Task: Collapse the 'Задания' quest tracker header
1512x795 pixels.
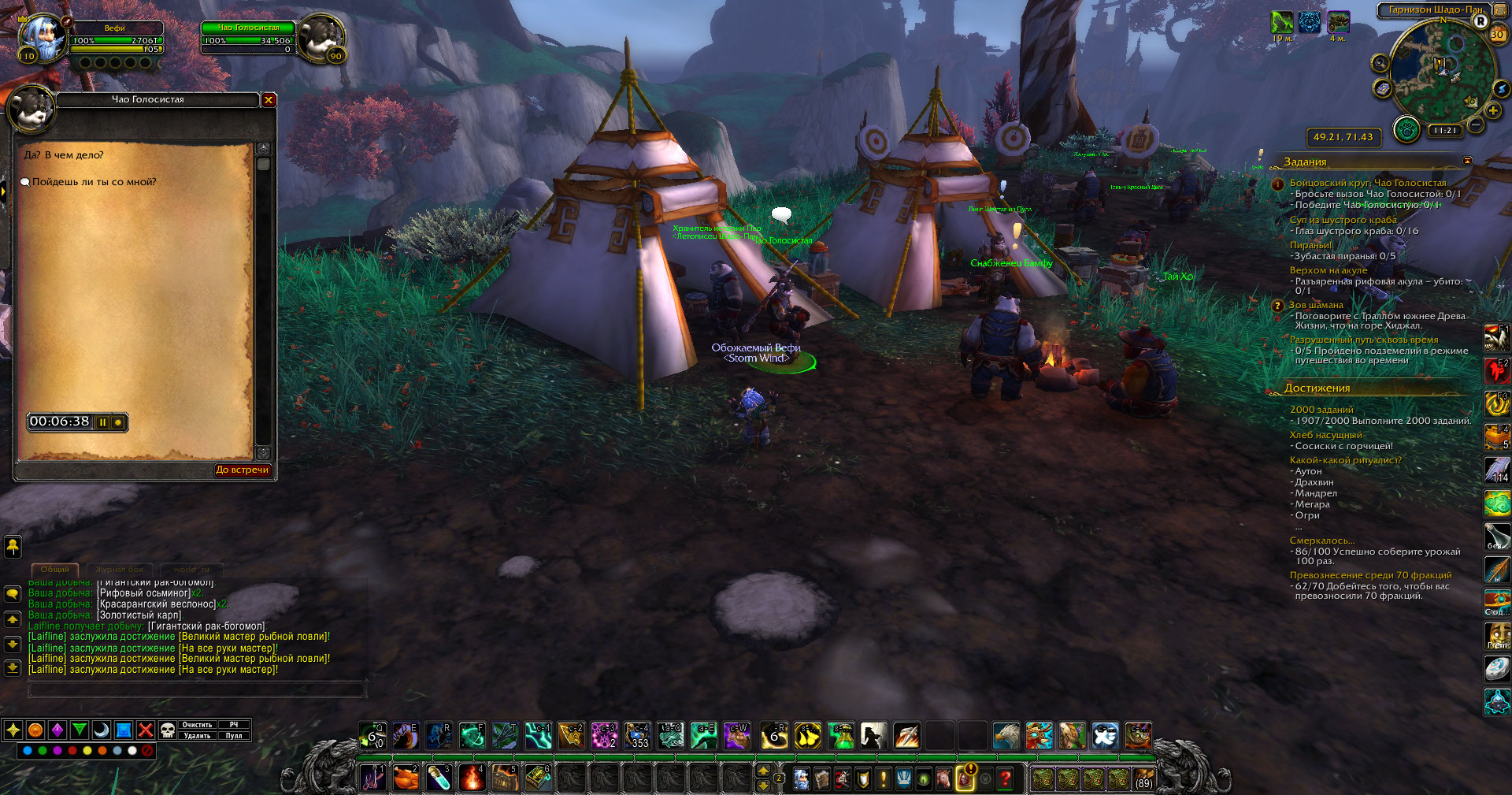Action: pyautogui.click(x=1467, y=162)
